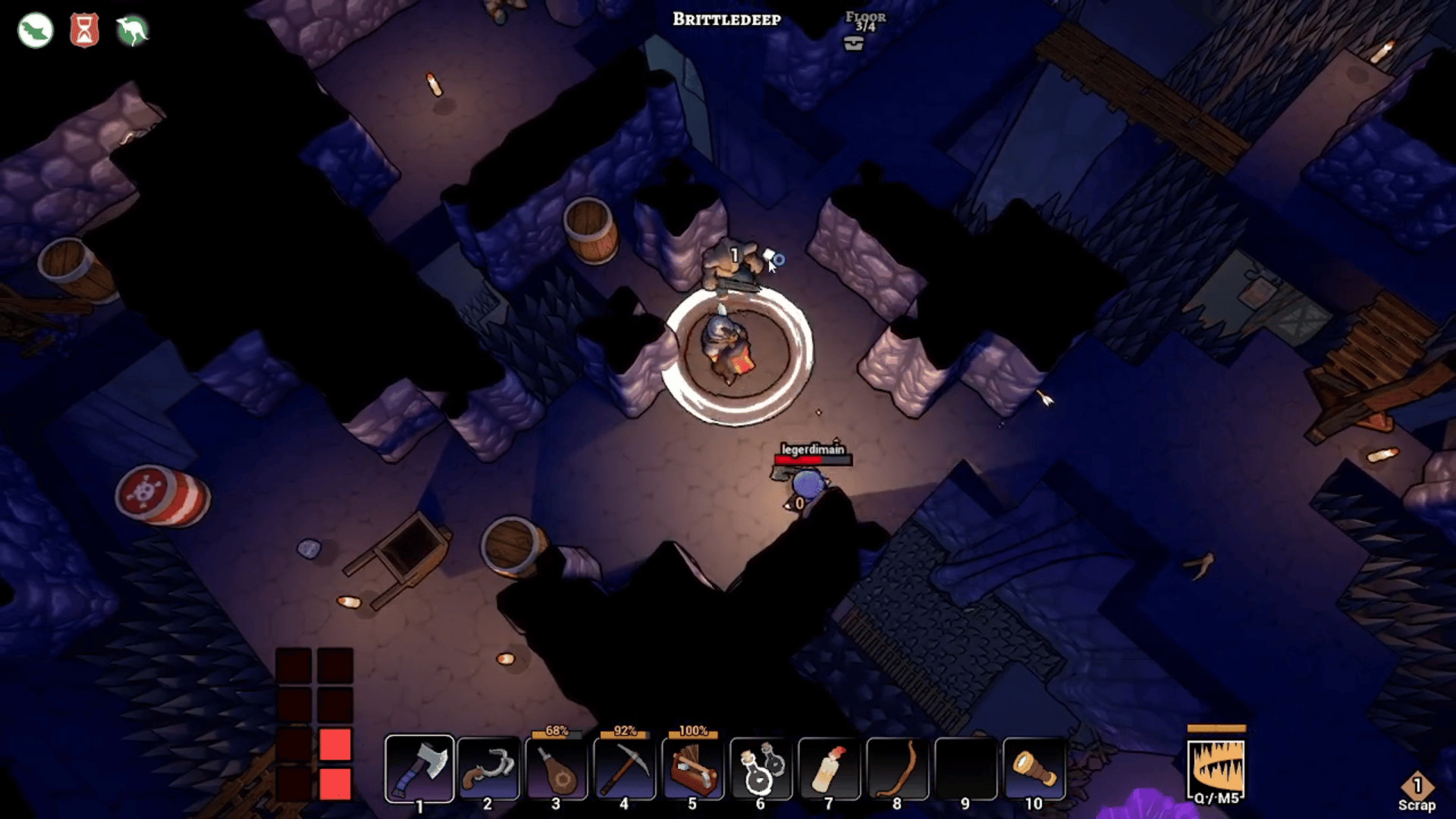Click the green kangaroo status icon
1456x819 pixels.
(132, 31)
